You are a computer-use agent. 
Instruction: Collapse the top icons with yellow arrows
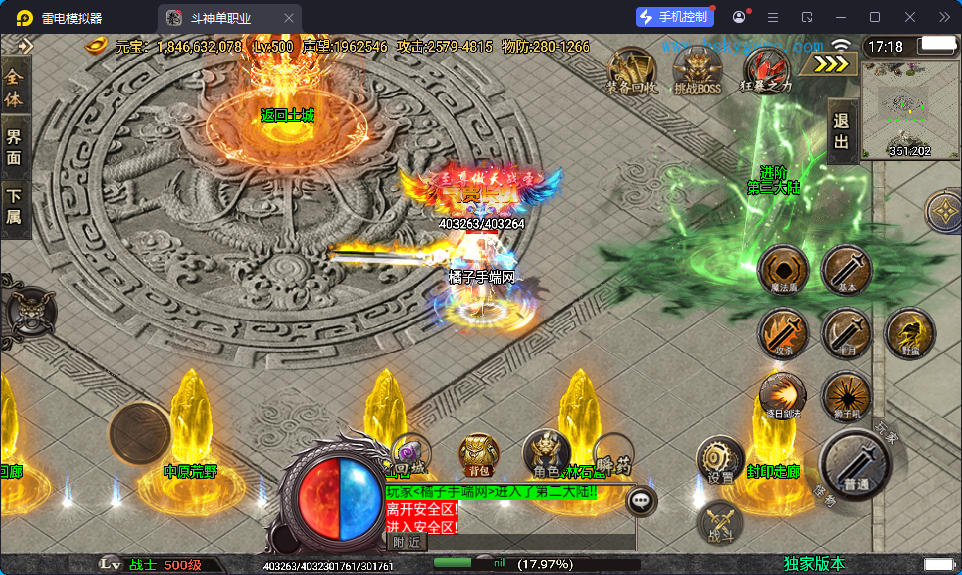[x=830, y=63]
